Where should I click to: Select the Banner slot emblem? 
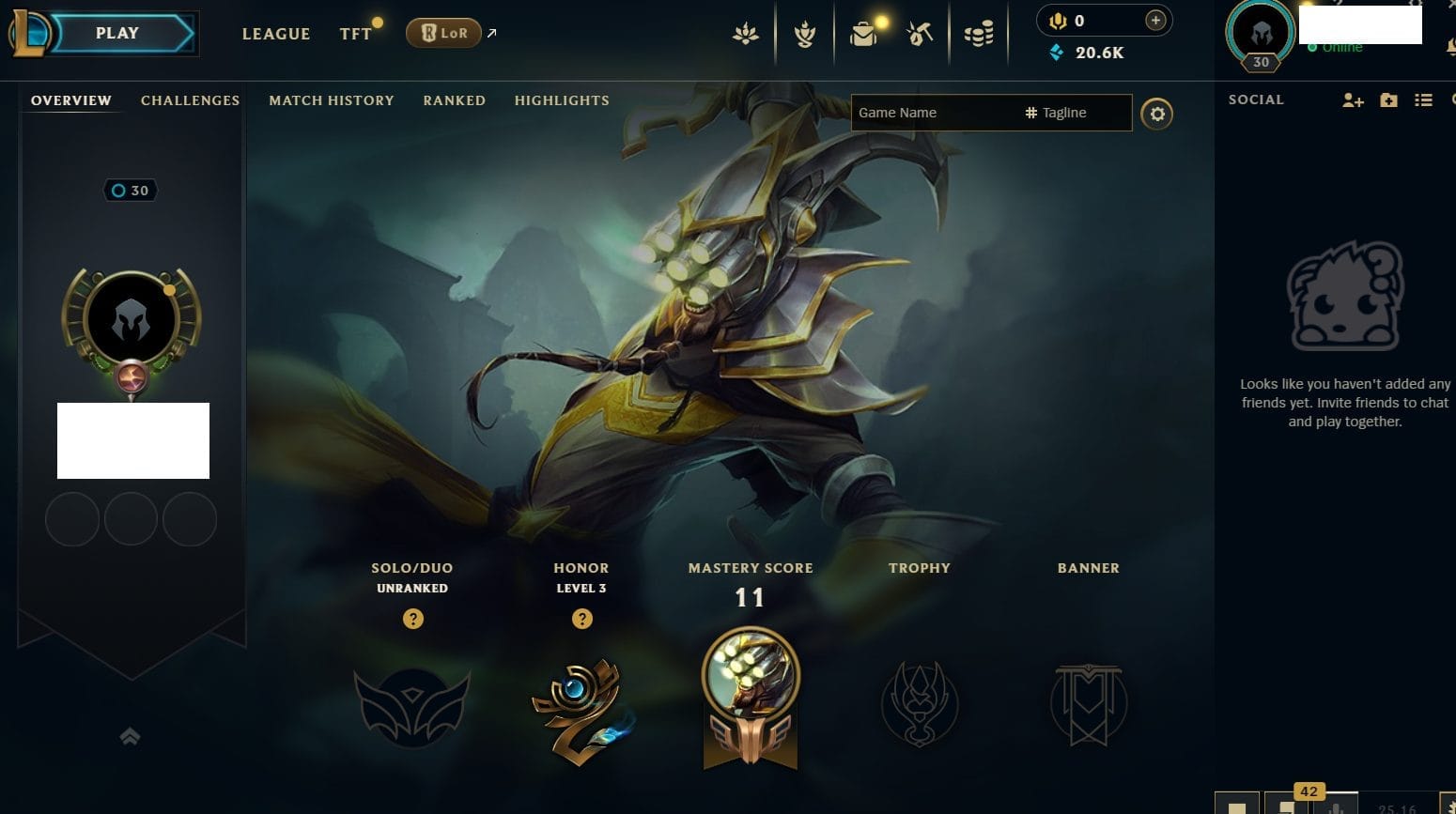pos(1088,704)
